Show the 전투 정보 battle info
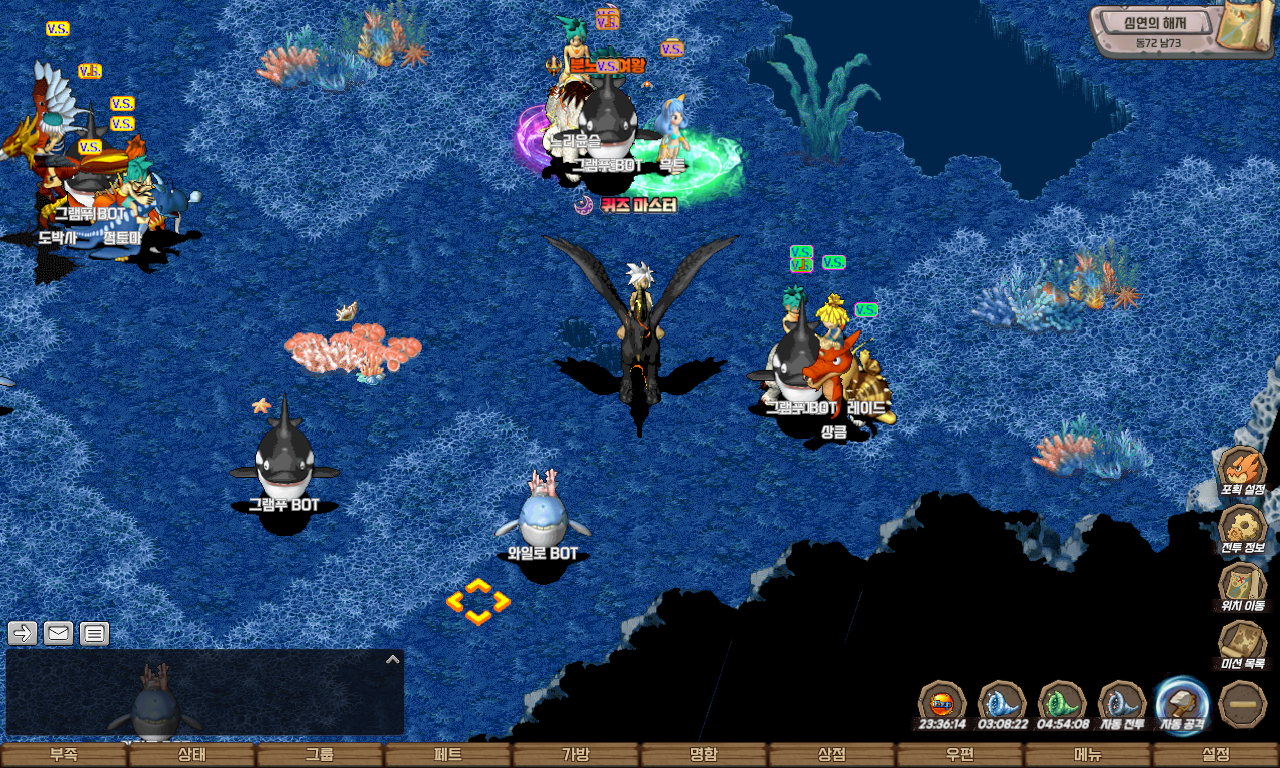Screen dimensions: 1280x768 pyautogui.click(x=1242, y=528)
